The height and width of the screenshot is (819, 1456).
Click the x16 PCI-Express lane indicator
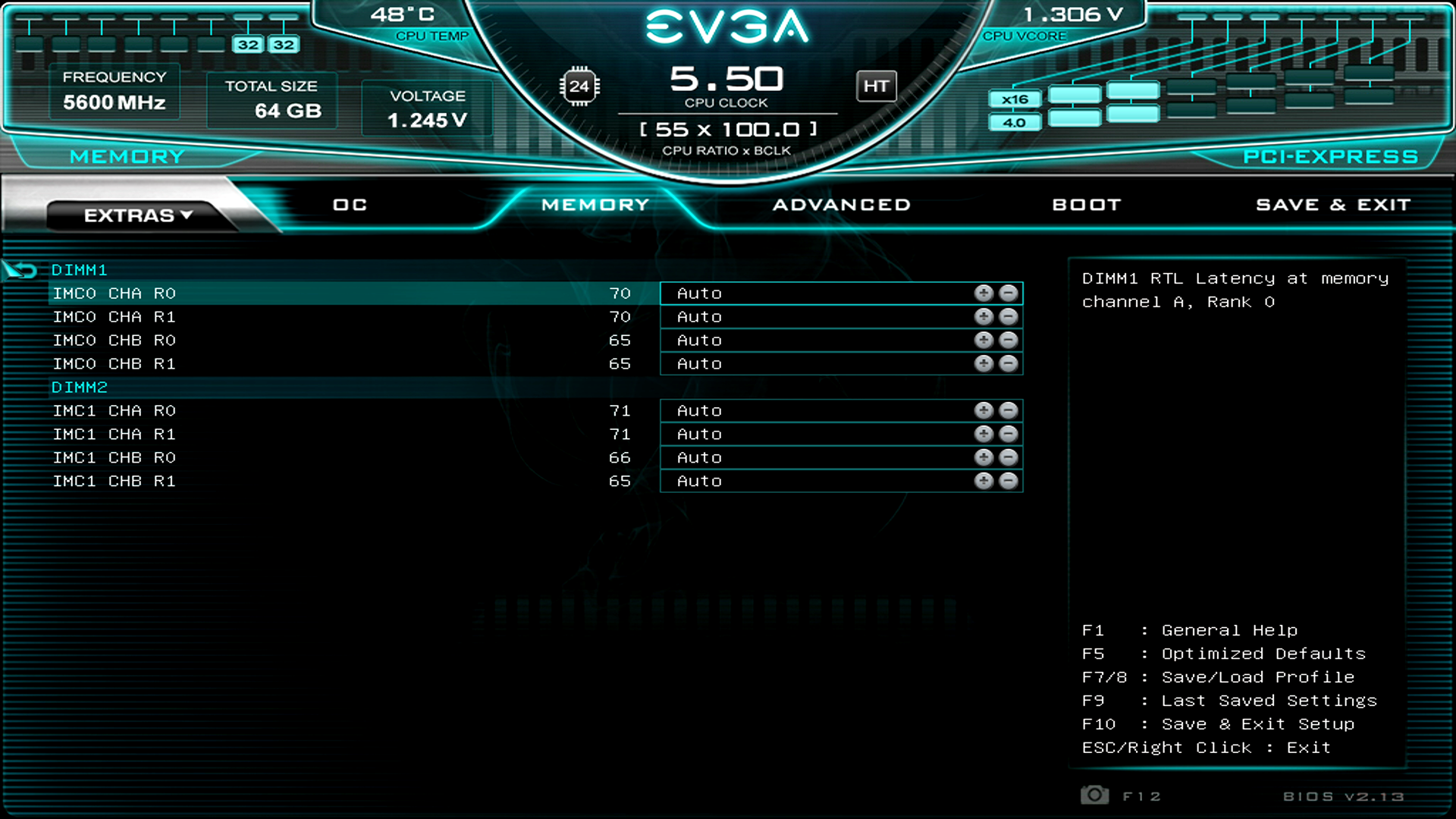pos(1015,99)
